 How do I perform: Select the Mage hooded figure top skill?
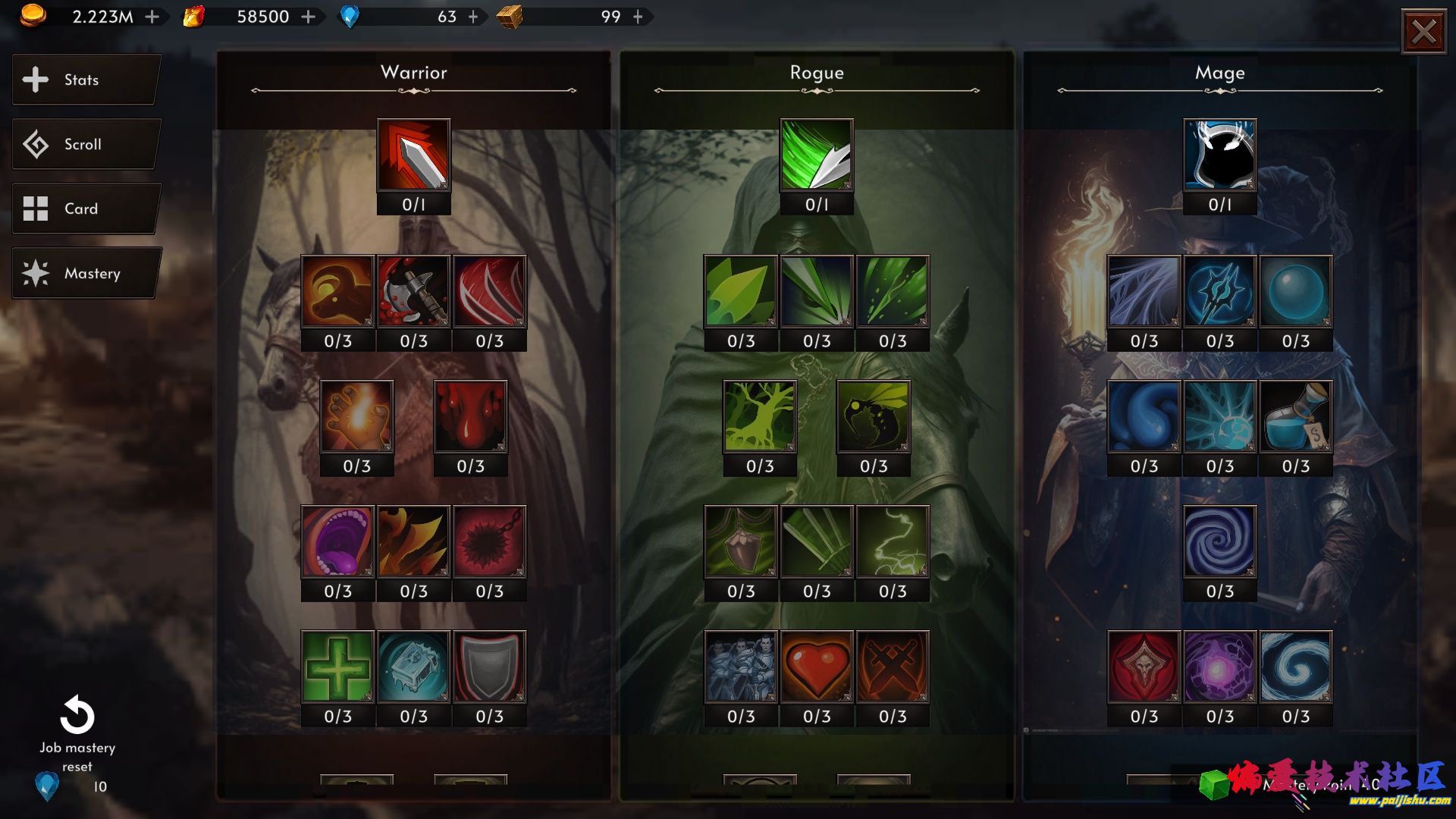1219,155
